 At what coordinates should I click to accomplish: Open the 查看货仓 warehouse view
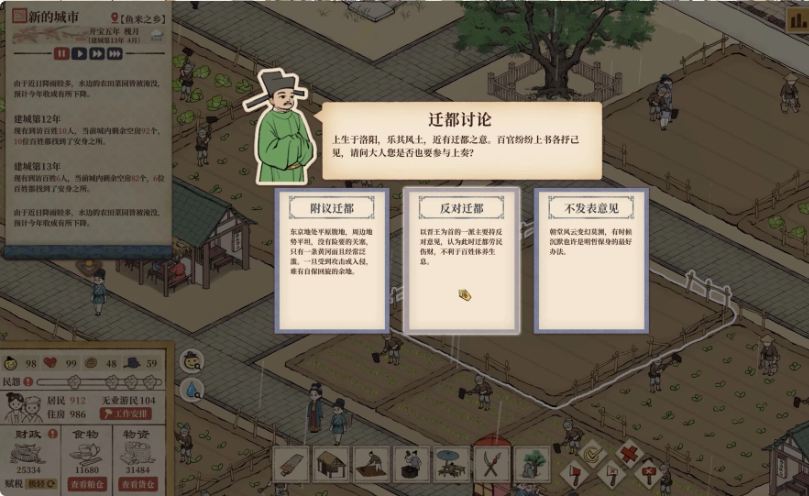138,483
